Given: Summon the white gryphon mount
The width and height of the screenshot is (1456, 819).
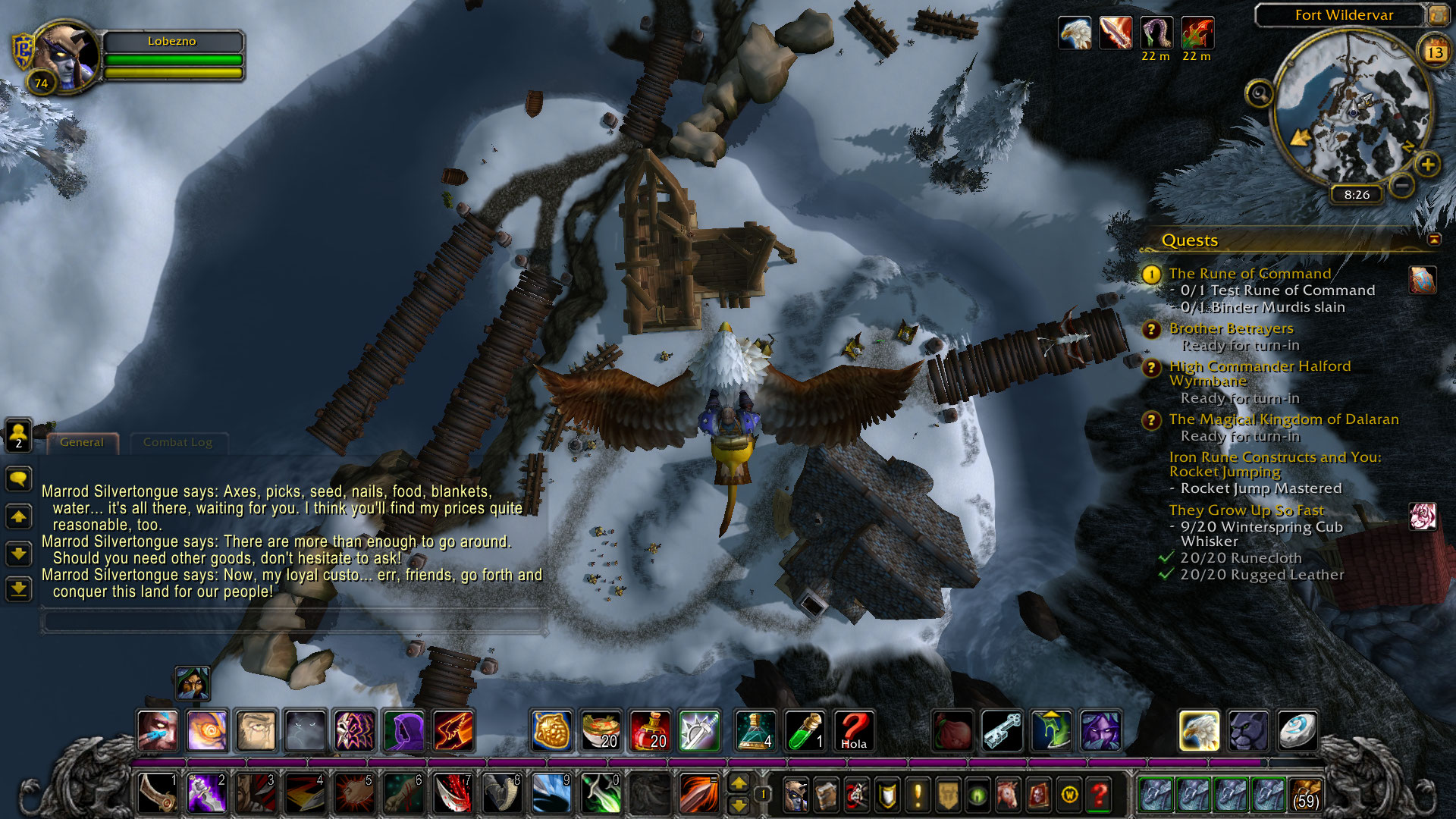Looking at the screenshot, I should pyautogui.click(x=1199, y=731).
